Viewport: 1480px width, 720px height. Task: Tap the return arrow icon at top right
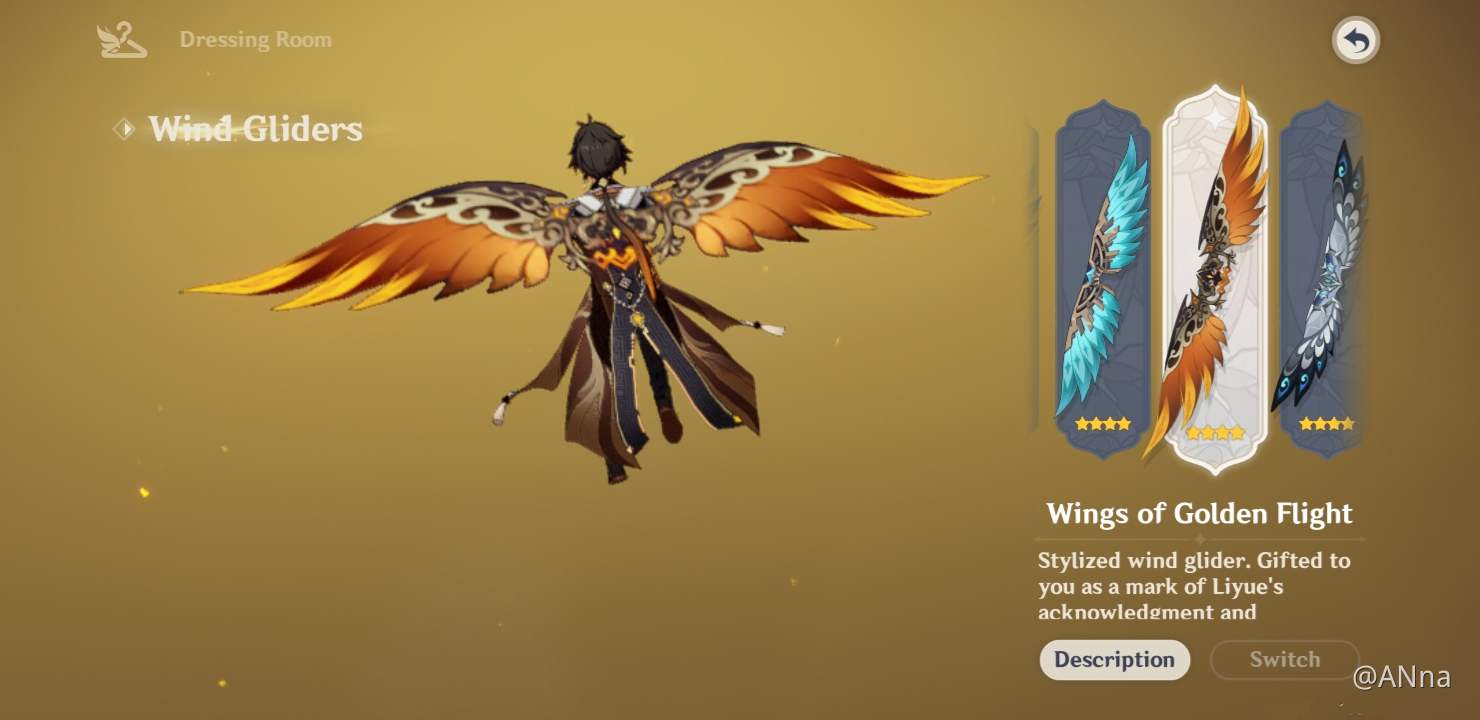click(x=1356, y=39)
